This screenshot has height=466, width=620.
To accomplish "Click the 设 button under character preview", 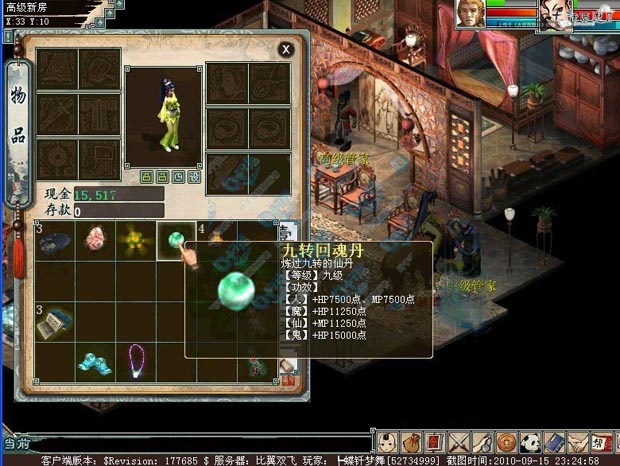I will click(193, 176).
